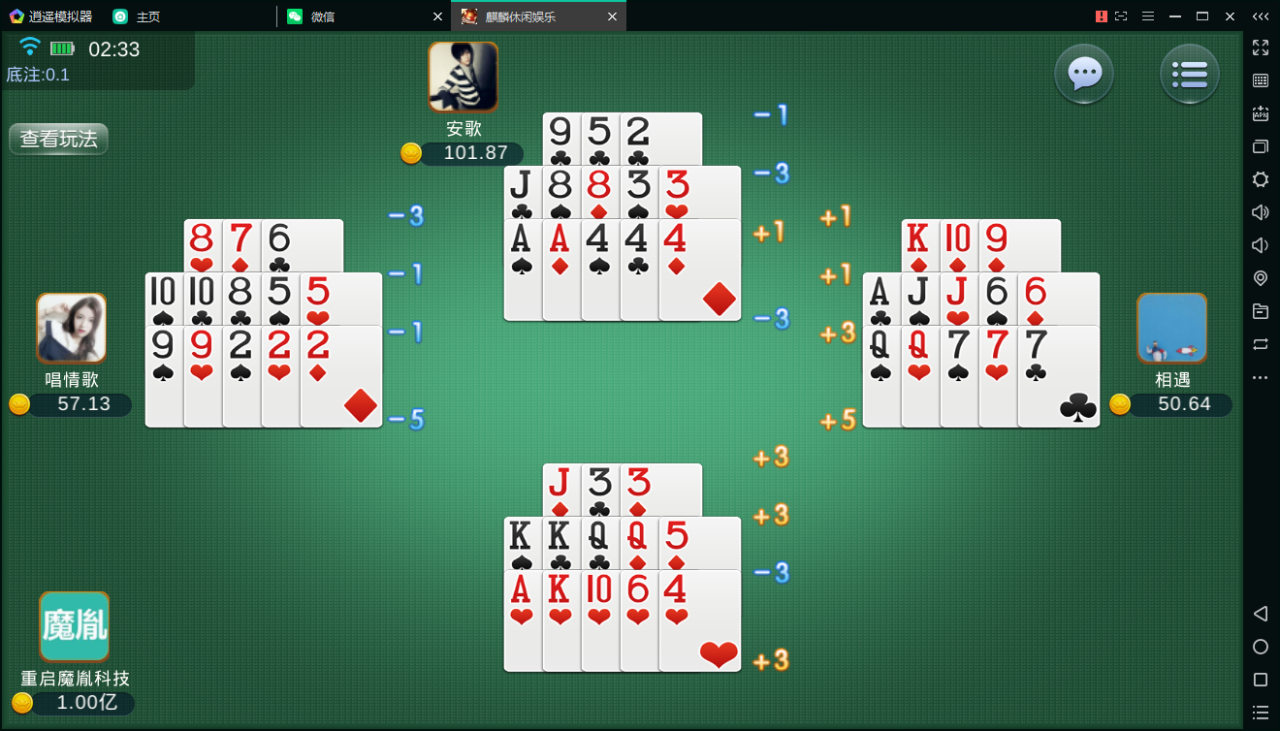Image resolution: width=1280 pixels, height=731 pixels.
Task: Open the shared folder tool
Action: click(x=1260, y=311)
